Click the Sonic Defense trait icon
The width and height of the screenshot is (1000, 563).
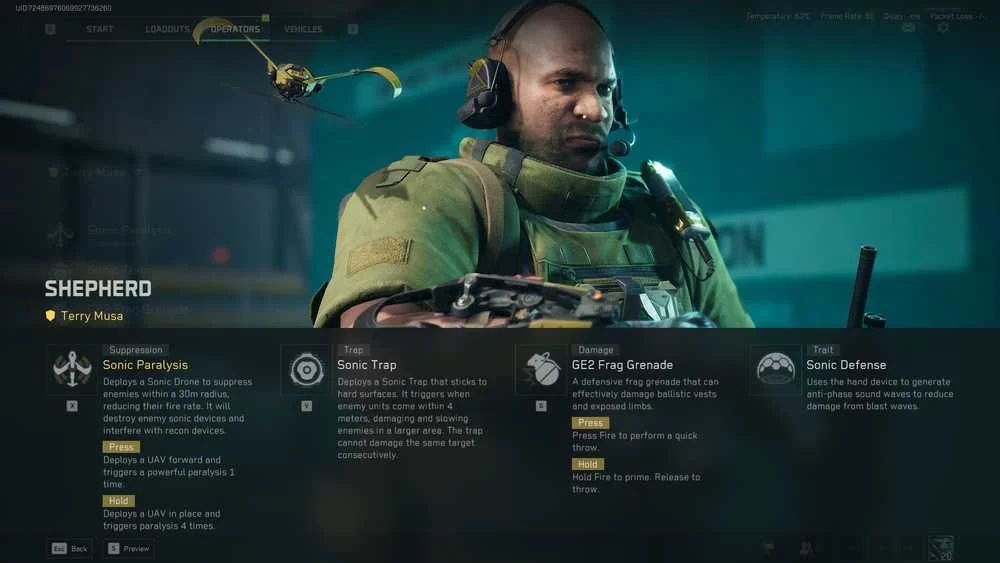pos(775,370)
